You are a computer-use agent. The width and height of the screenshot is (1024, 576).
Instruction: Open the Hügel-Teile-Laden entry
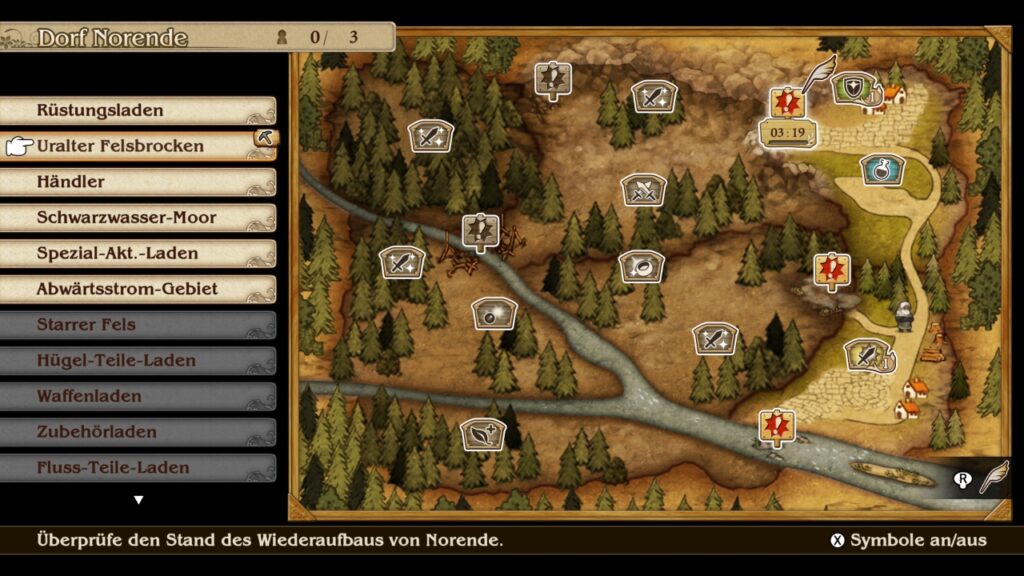tap(140, 360)
